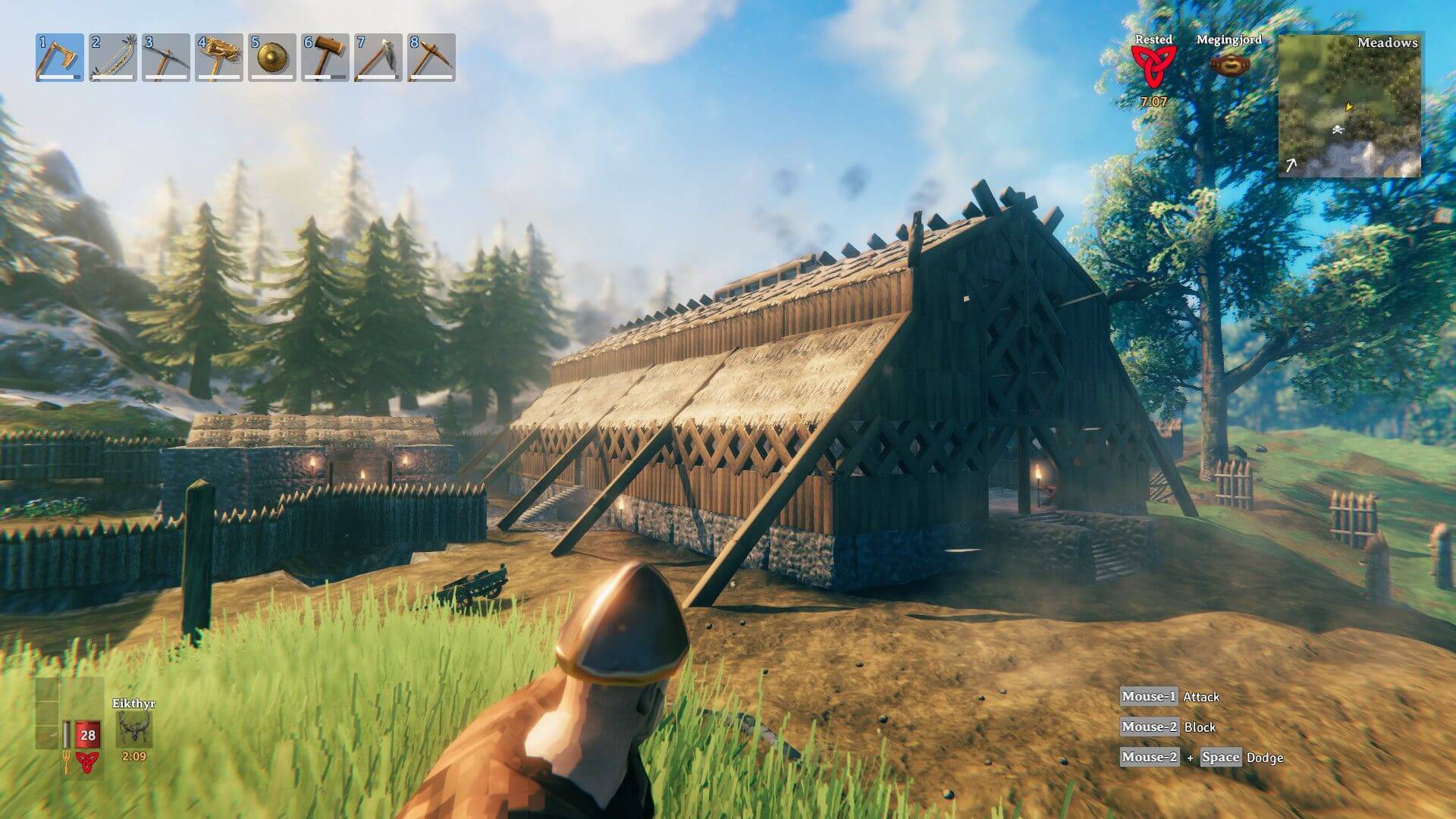Choose the pickaxe in hotbar slot 3
This screenshot has height=819, width=1456.
click(x=165, y=58)
